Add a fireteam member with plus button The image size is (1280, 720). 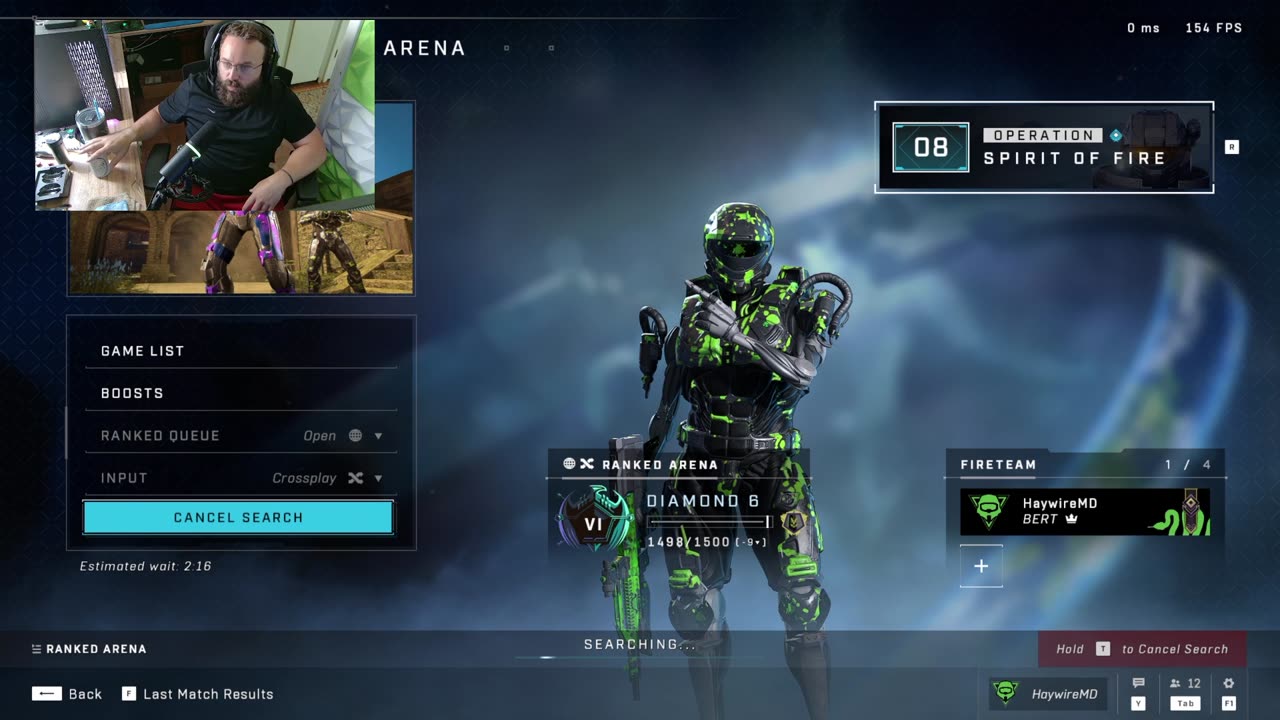point(981,566)
